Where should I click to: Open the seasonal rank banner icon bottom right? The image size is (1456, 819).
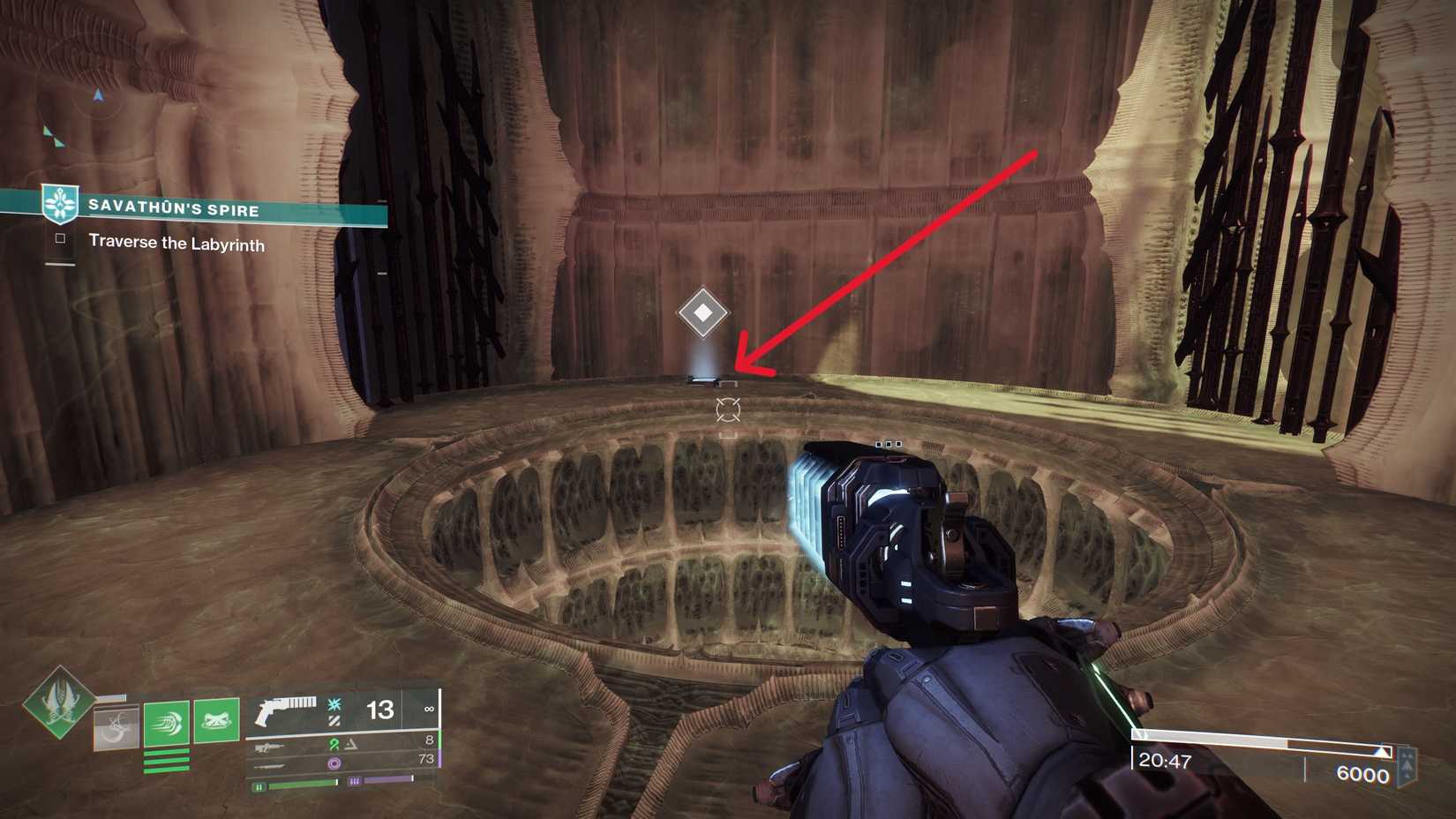tap(1407, 766)
